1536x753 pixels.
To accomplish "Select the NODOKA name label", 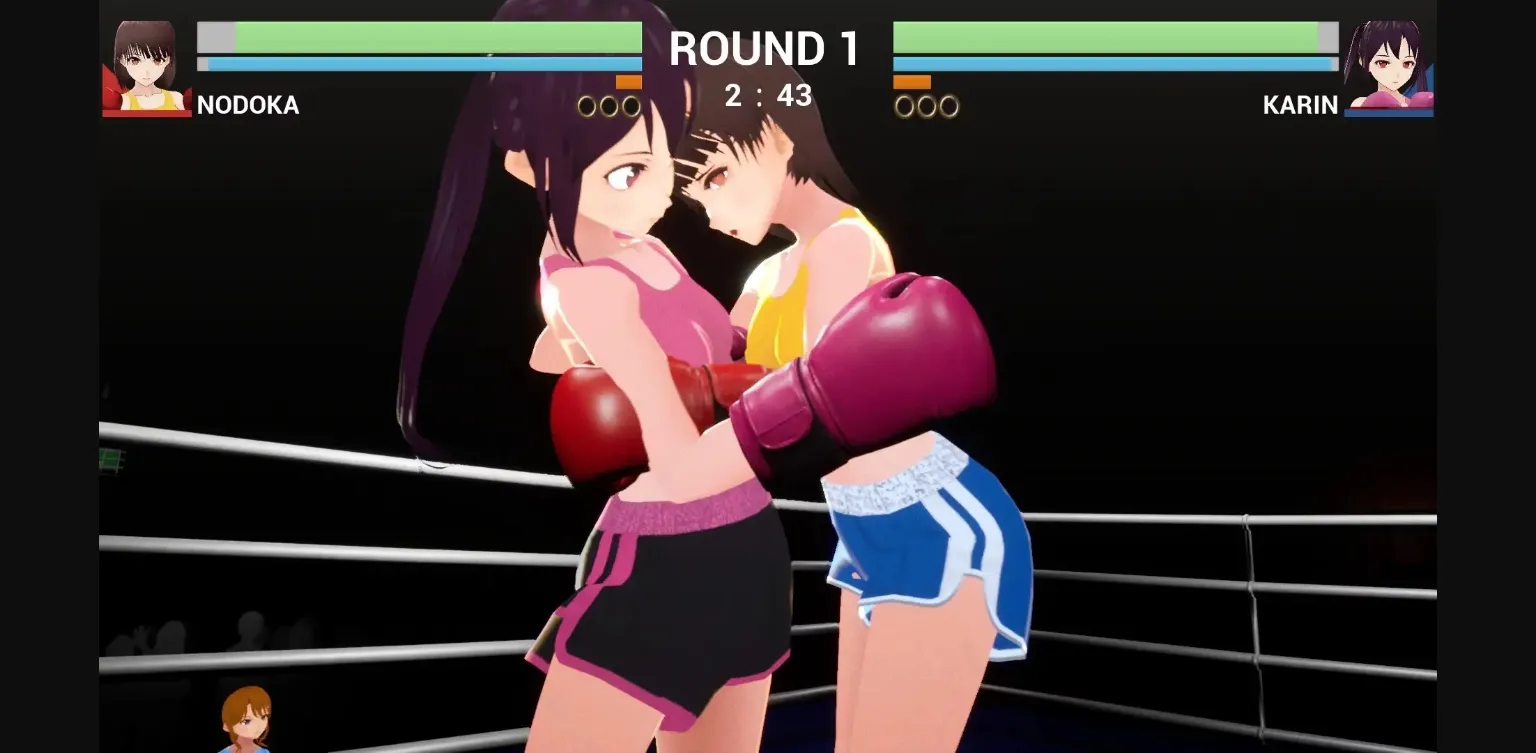I will [x=248, y=105].
